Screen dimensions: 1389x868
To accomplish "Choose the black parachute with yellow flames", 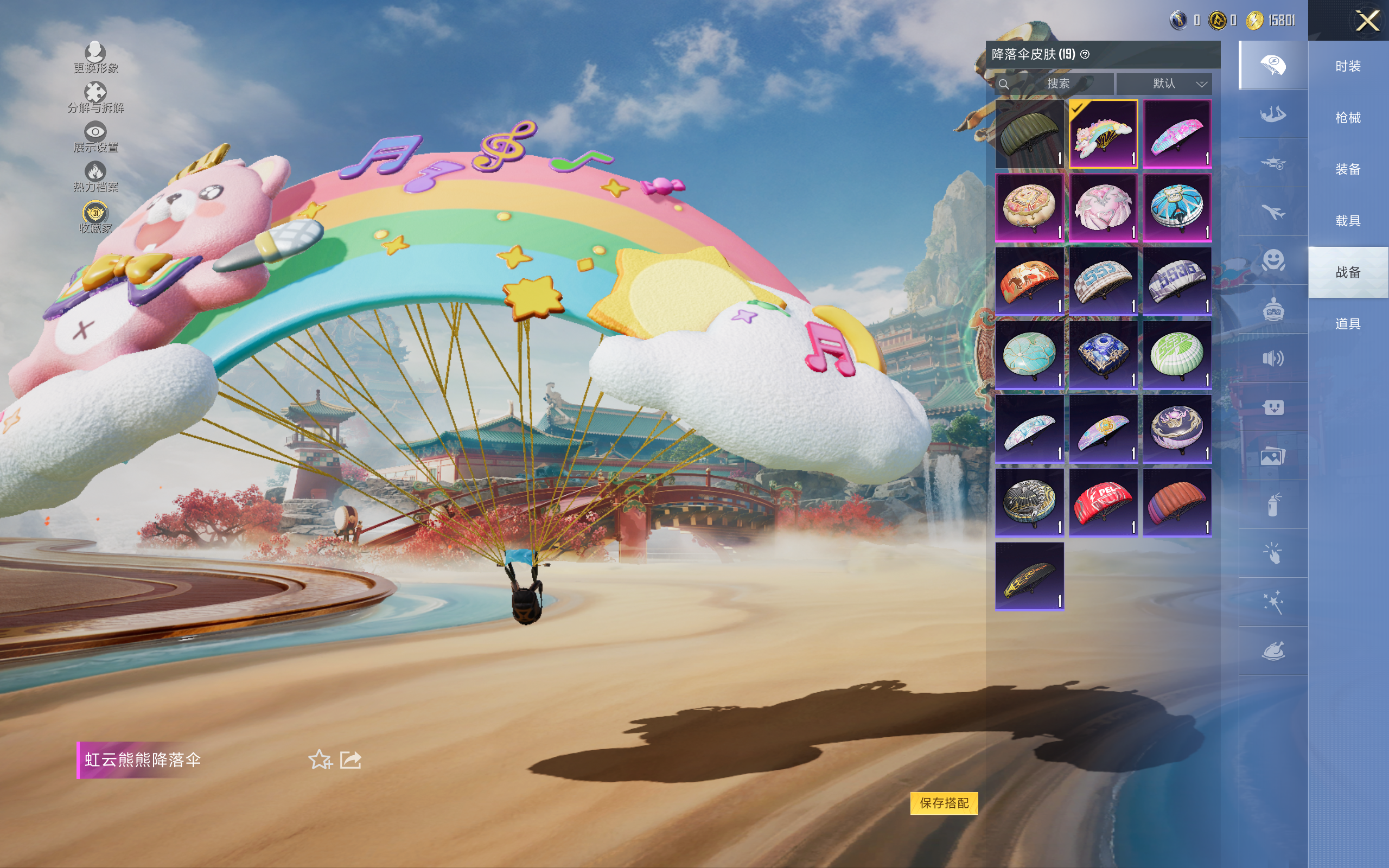I will pos(1029,576).
